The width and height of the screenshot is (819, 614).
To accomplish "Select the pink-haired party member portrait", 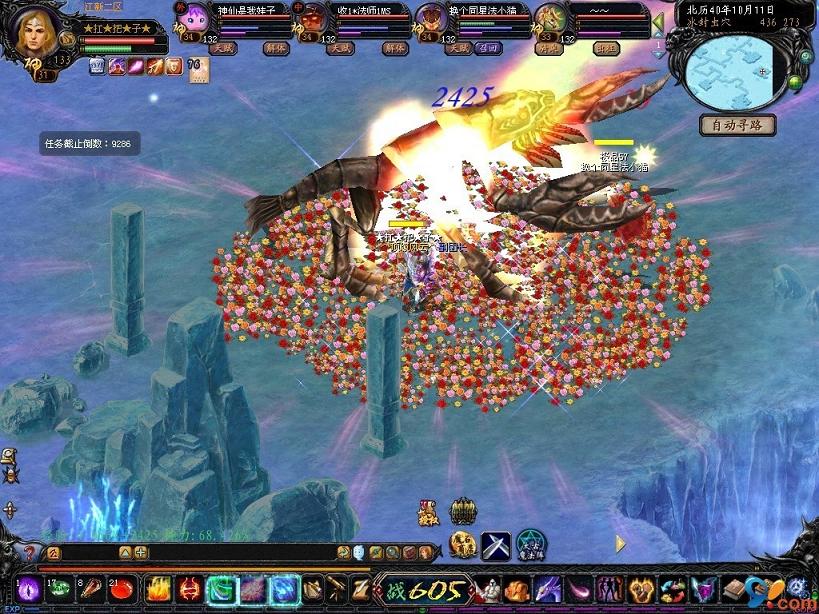I will coord(191,18).
